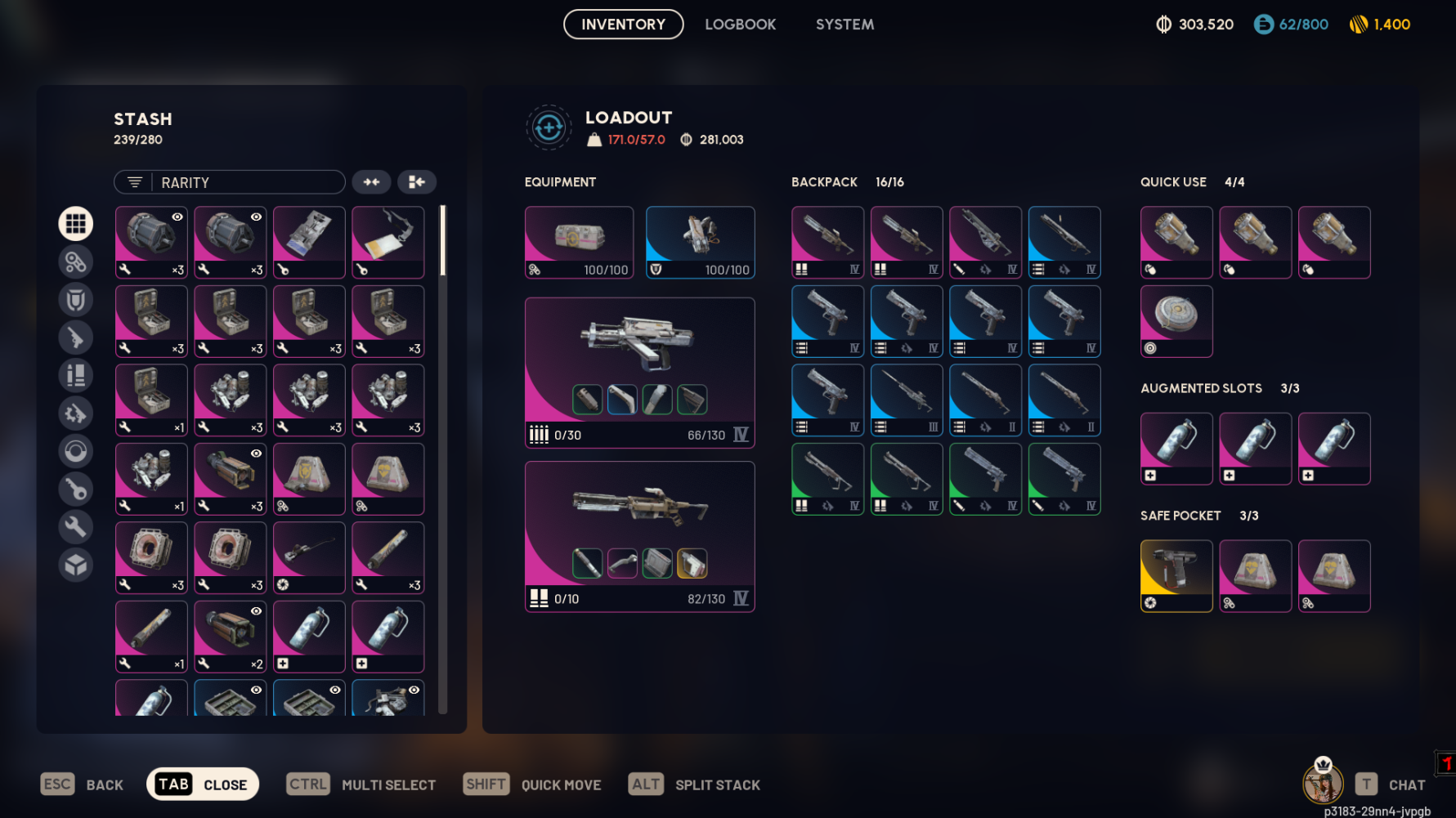Switch to the LOGBOOK tab
Viewport: 1456px width, 818px height.
740,24
